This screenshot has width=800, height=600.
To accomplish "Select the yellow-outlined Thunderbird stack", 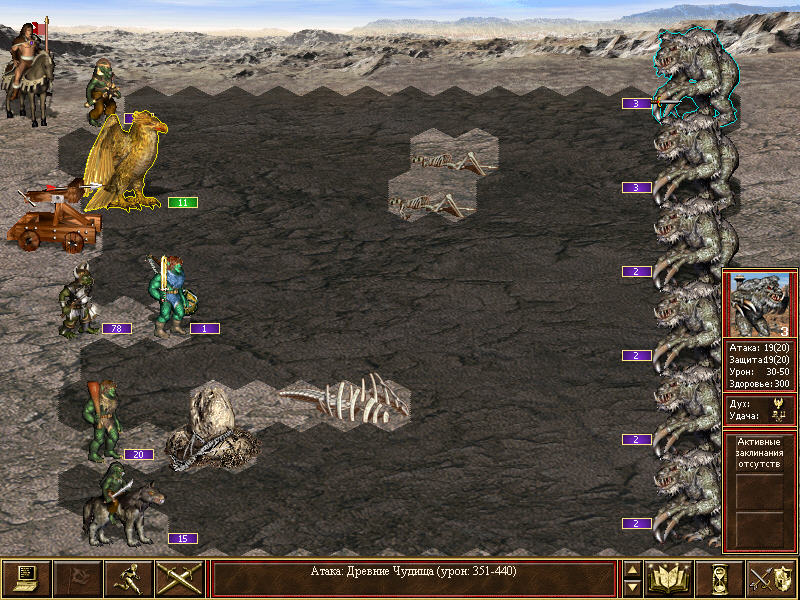I will click(x=125, y=160).
